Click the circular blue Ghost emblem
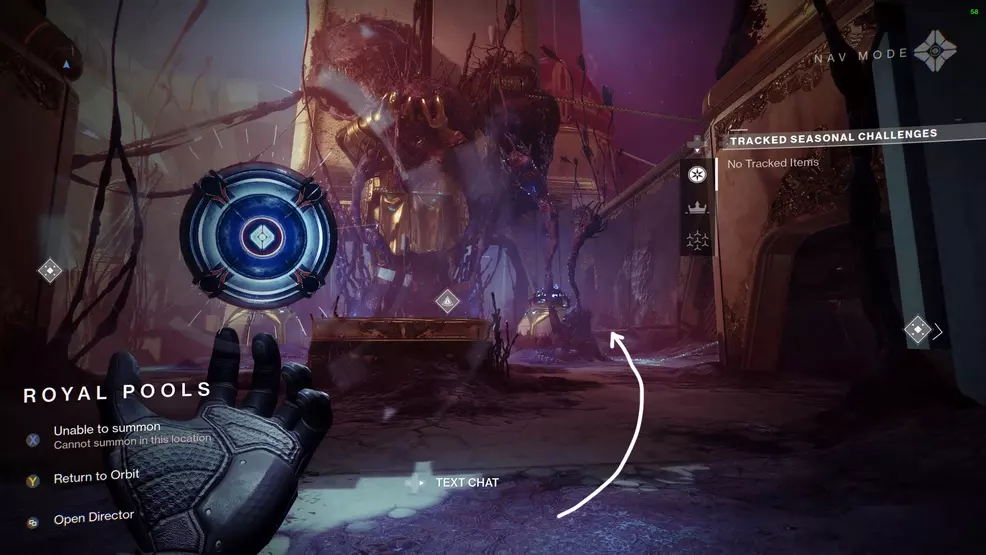Screen dimensions: 986x555 click(x=258, y=236)
